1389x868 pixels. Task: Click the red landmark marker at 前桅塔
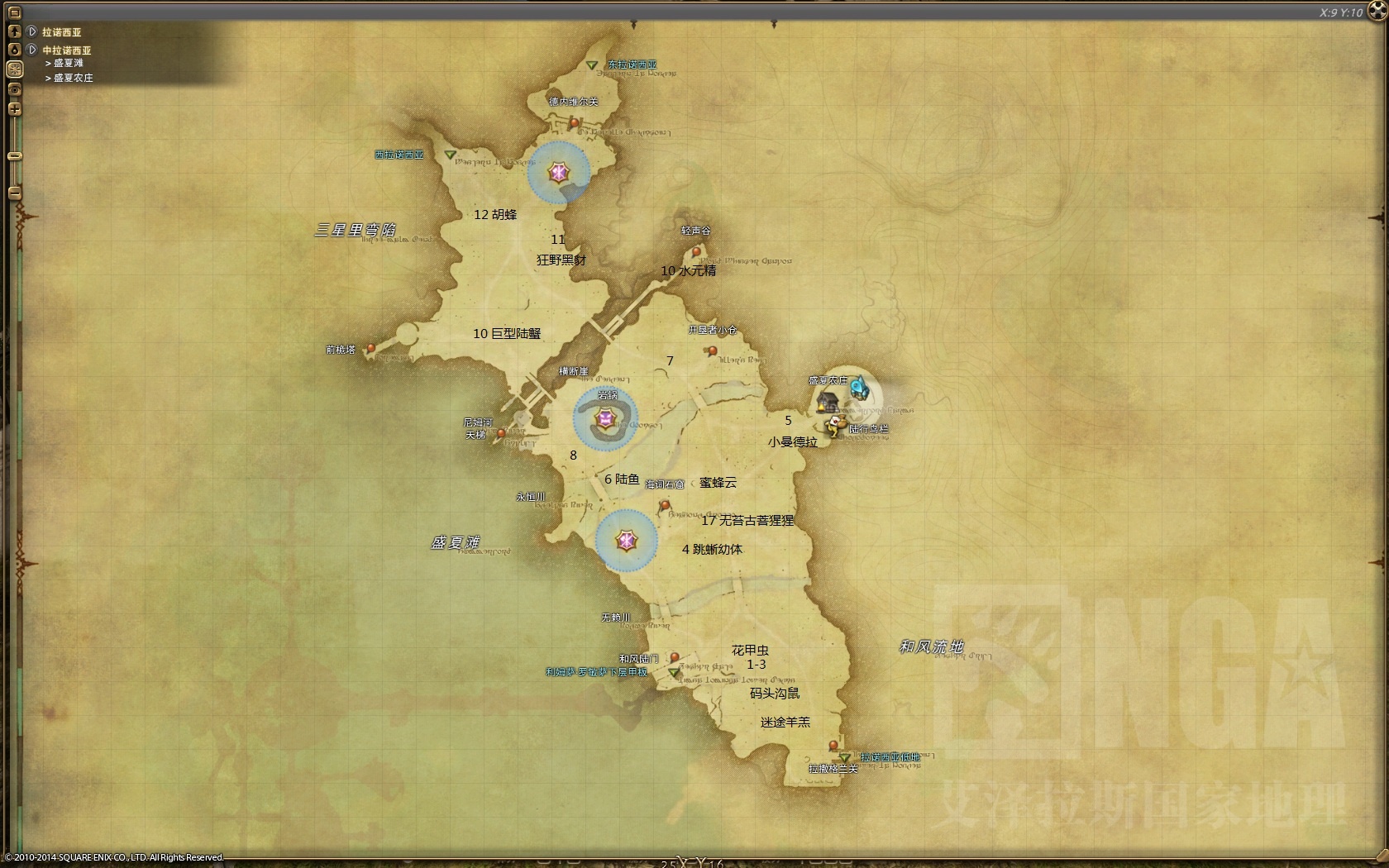tap(371, 349)
